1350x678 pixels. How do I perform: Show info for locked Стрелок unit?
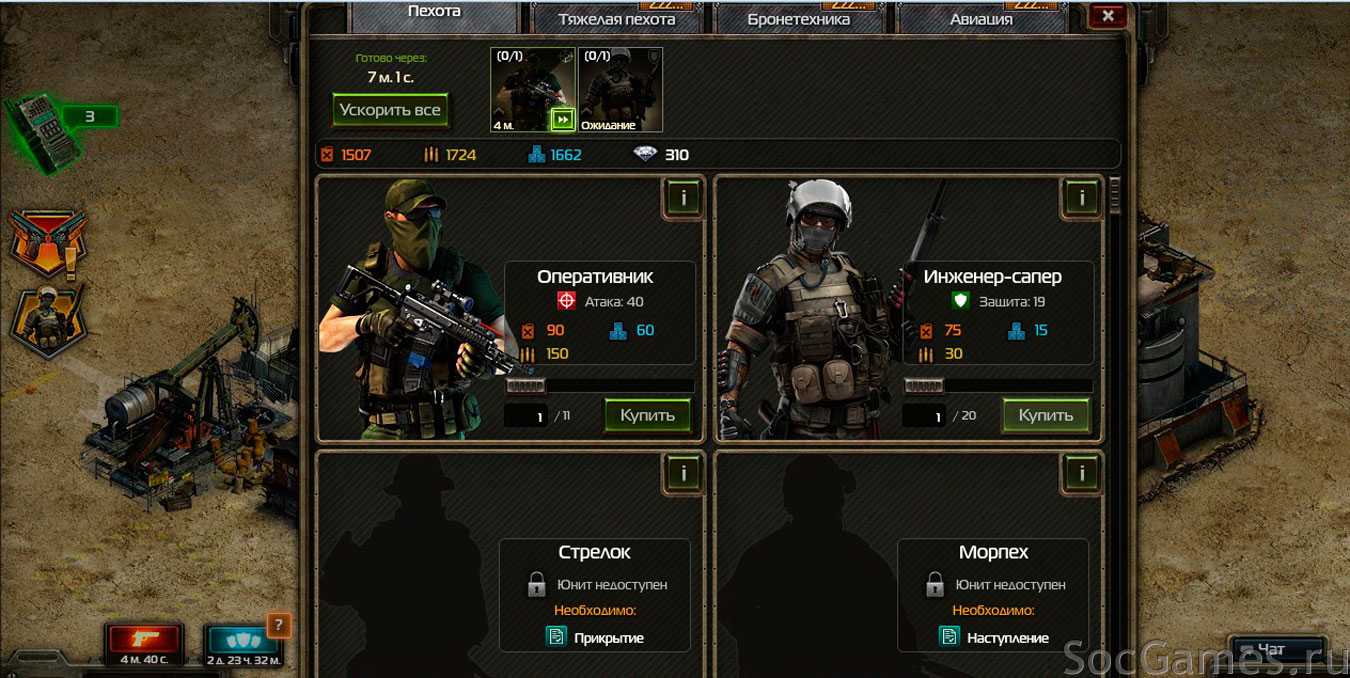pos(683,473)
